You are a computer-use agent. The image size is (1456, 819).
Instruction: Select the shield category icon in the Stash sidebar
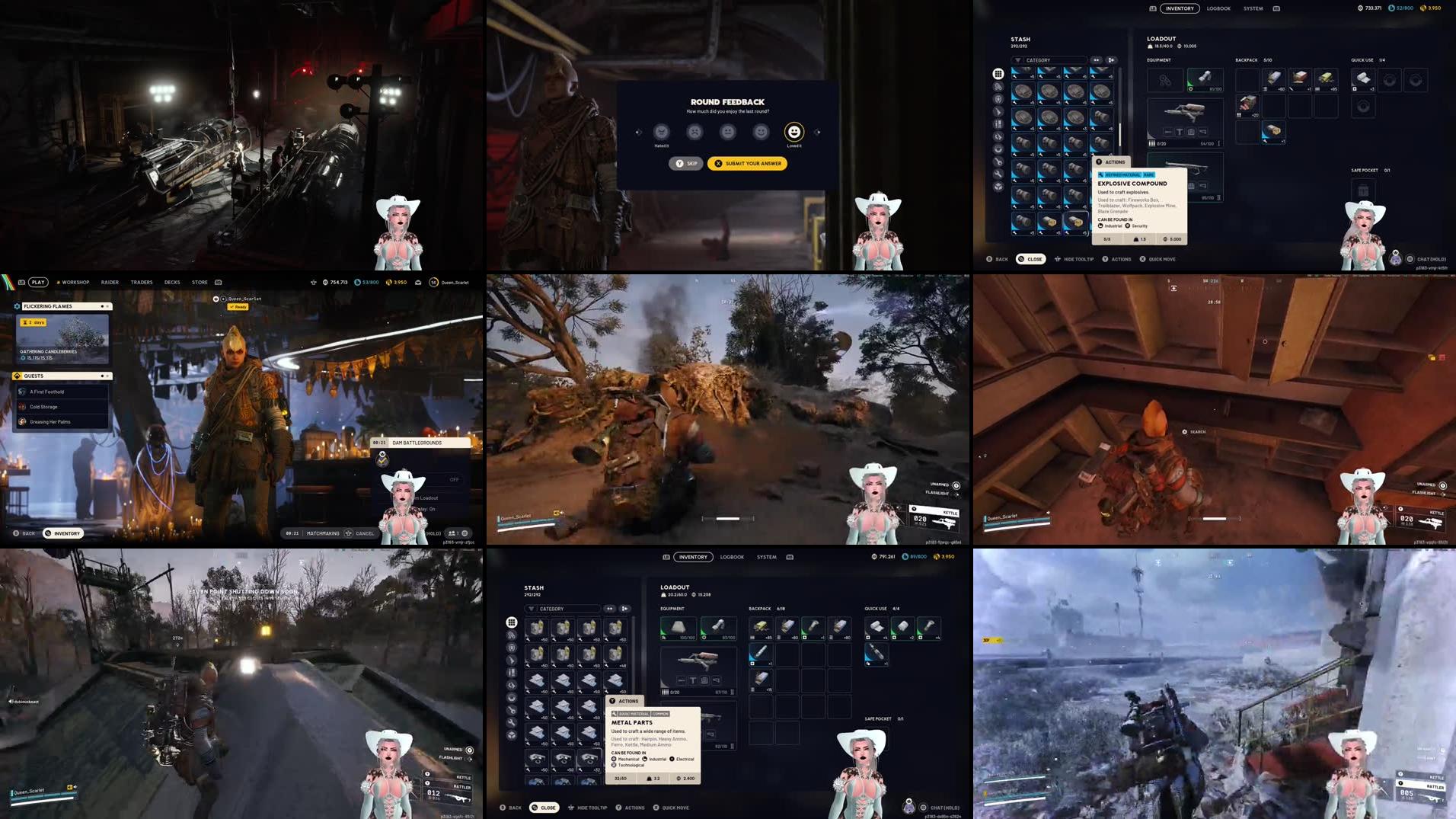point(997,98)
